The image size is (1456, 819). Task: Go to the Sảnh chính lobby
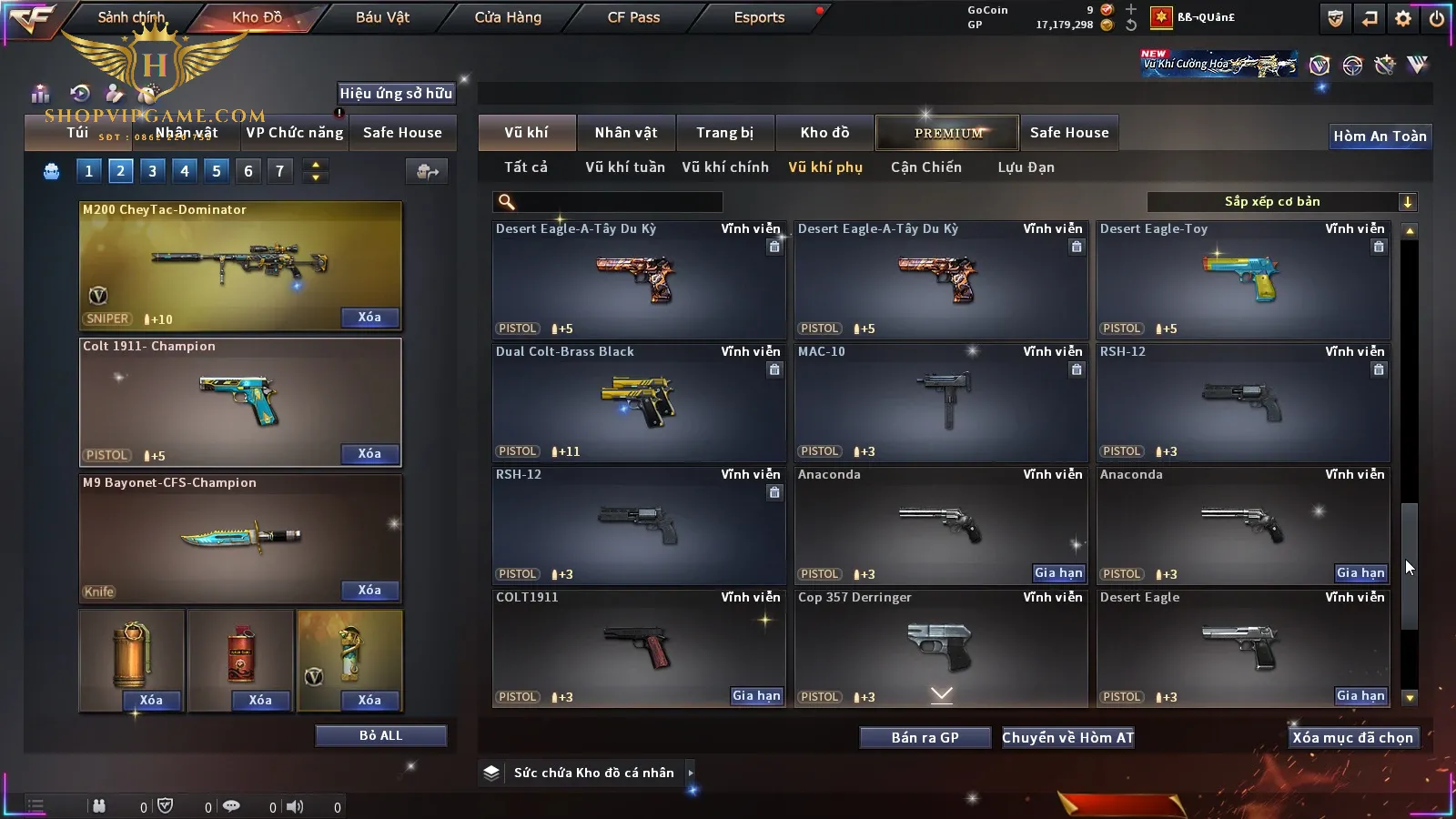(131, 17)
